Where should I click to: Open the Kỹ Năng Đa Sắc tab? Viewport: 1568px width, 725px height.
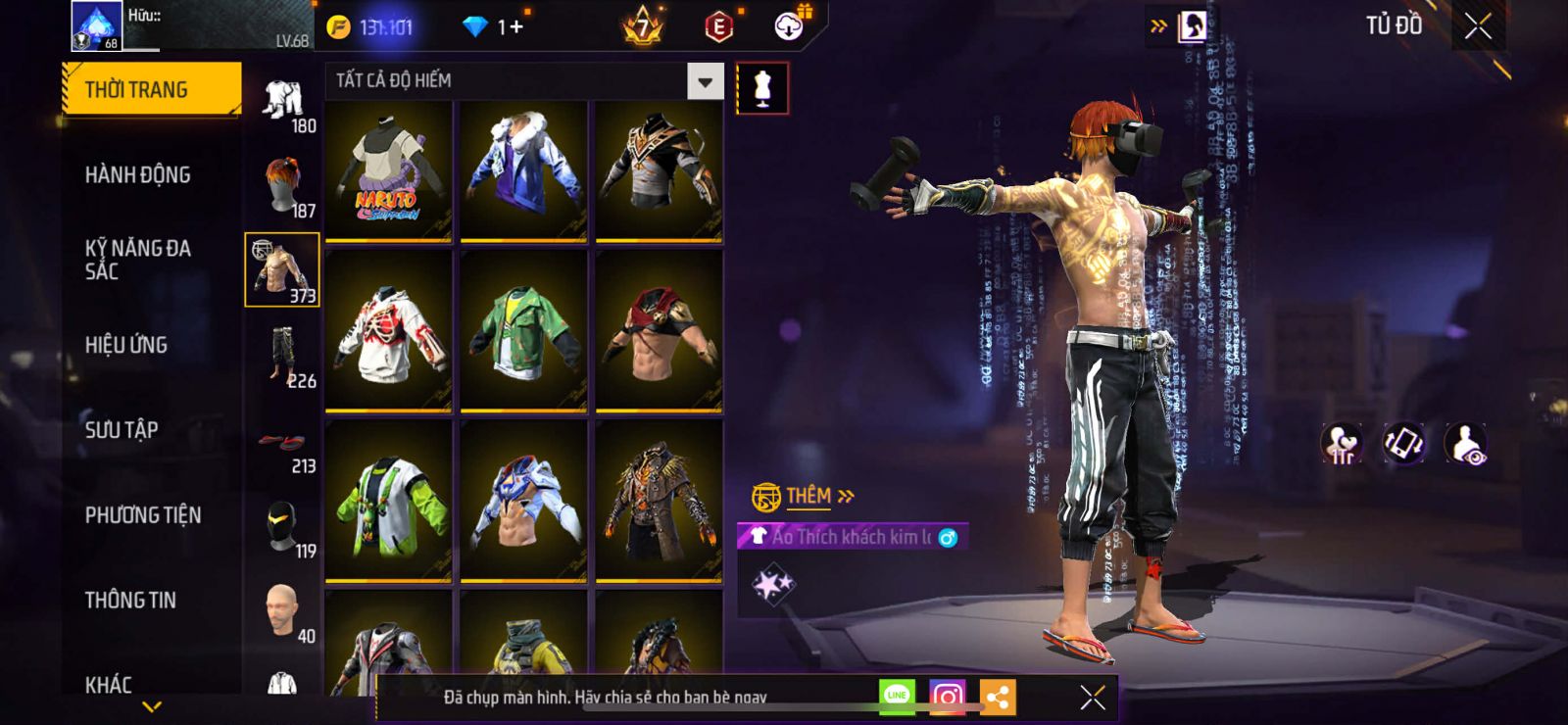pyautogui.click(x=137, y=260)
